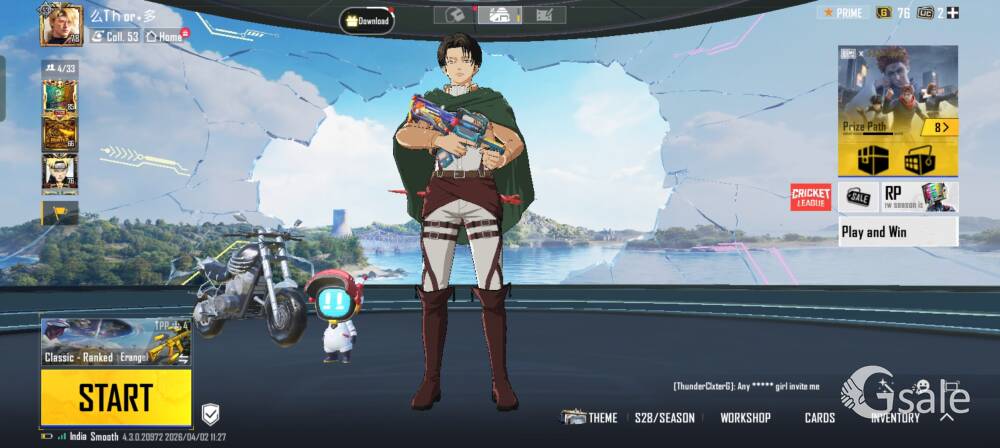Viewport: 1000px width, 448px height.
Task: Open the CARDS menu
Action: 820,418
